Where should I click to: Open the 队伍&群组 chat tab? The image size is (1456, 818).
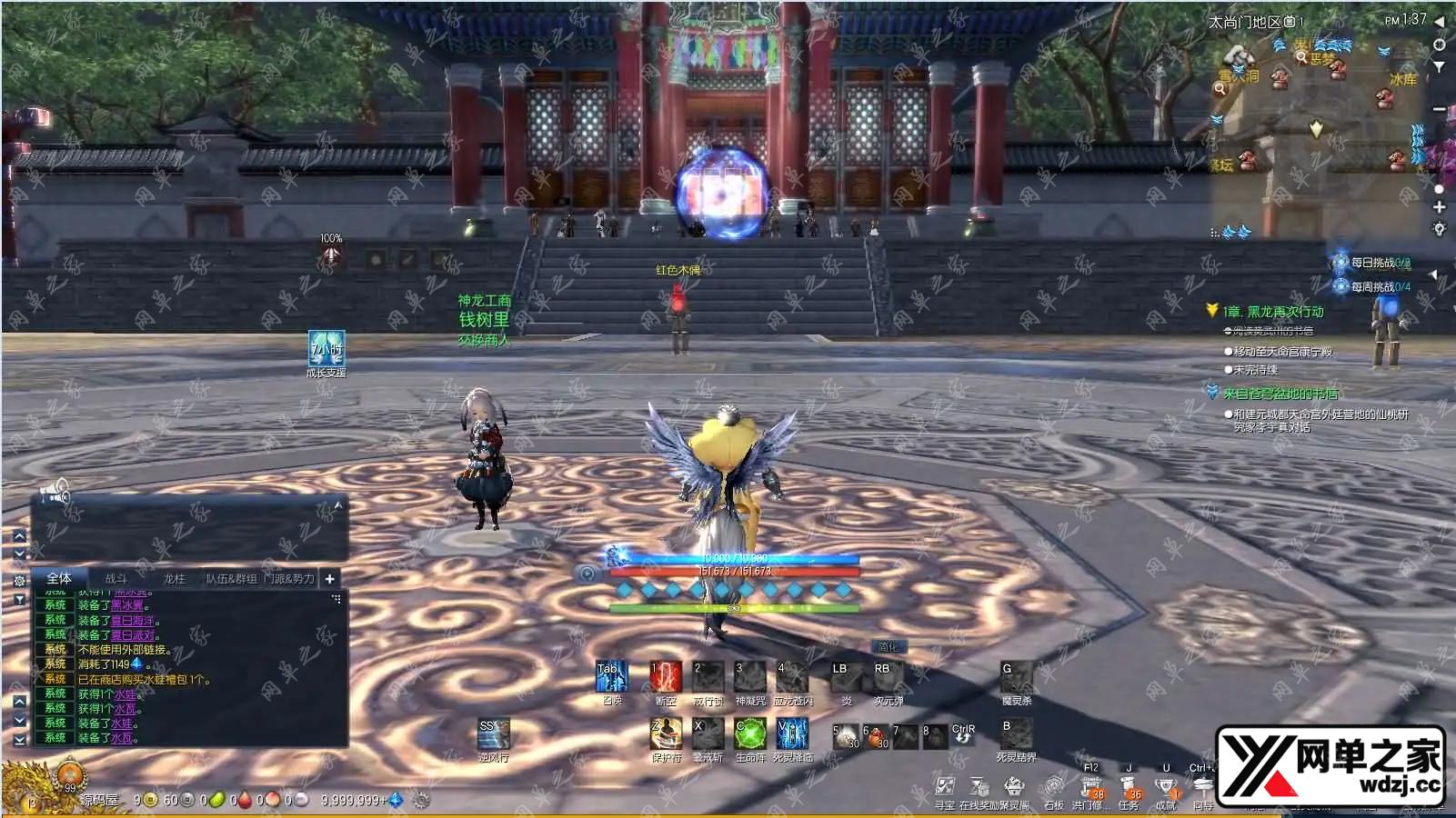(231, 578)
